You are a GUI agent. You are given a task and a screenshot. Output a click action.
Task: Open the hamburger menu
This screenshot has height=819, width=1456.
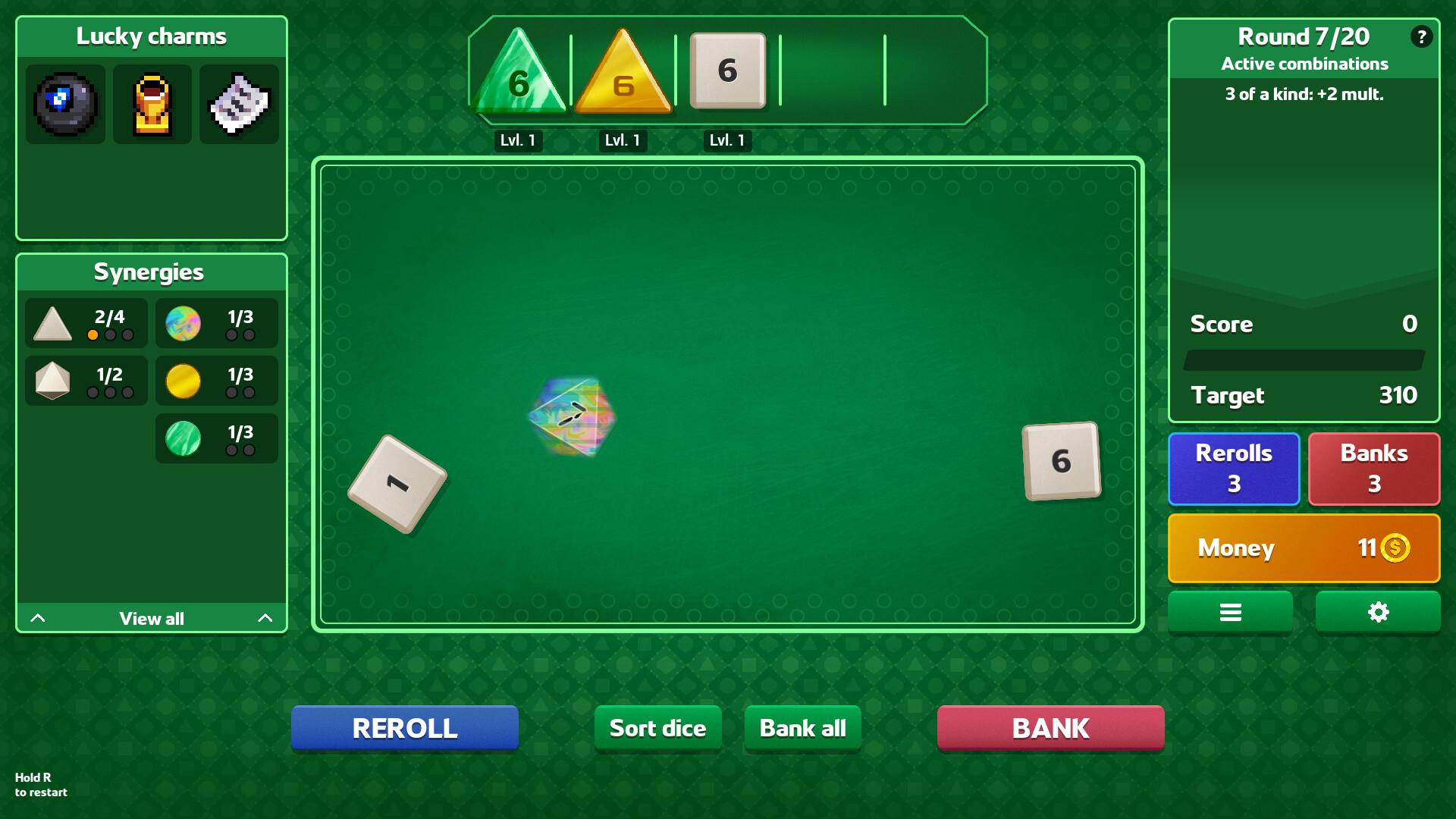1229,611
